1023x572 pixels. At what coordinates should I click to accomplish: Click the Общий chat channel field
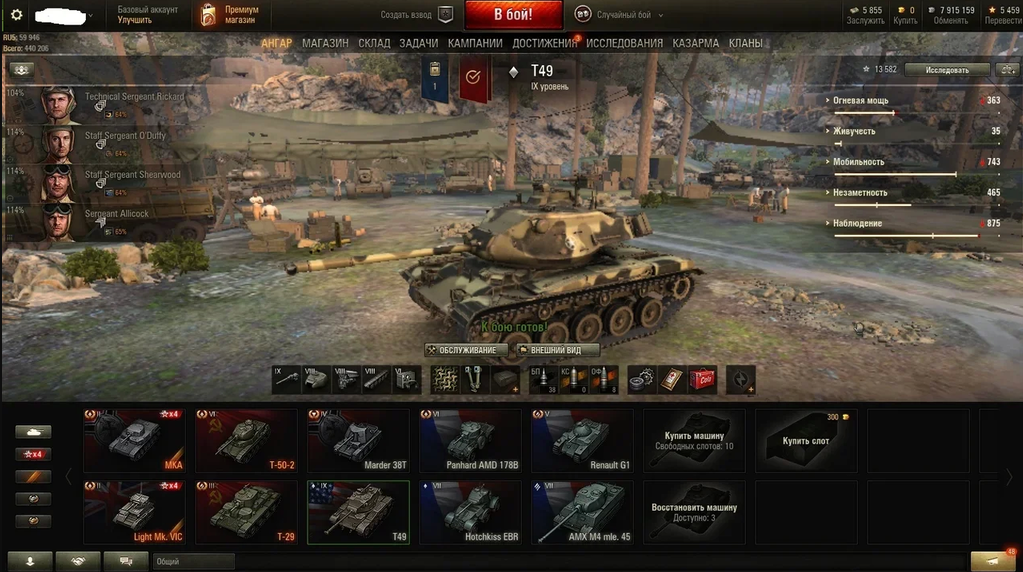(193, 562)
